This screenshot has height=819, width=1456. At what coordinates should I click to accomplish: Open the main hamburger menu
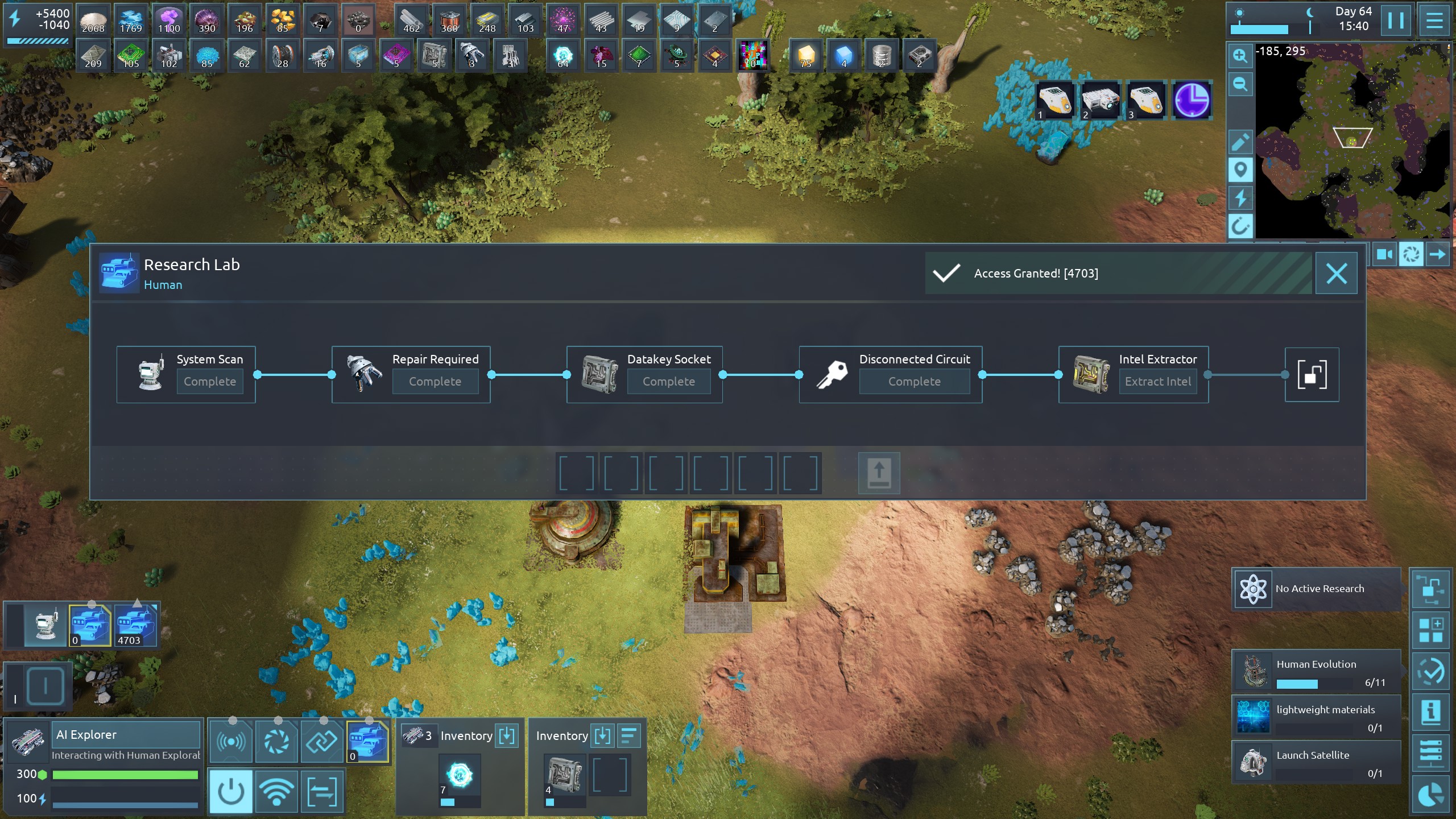[1434, 20]
